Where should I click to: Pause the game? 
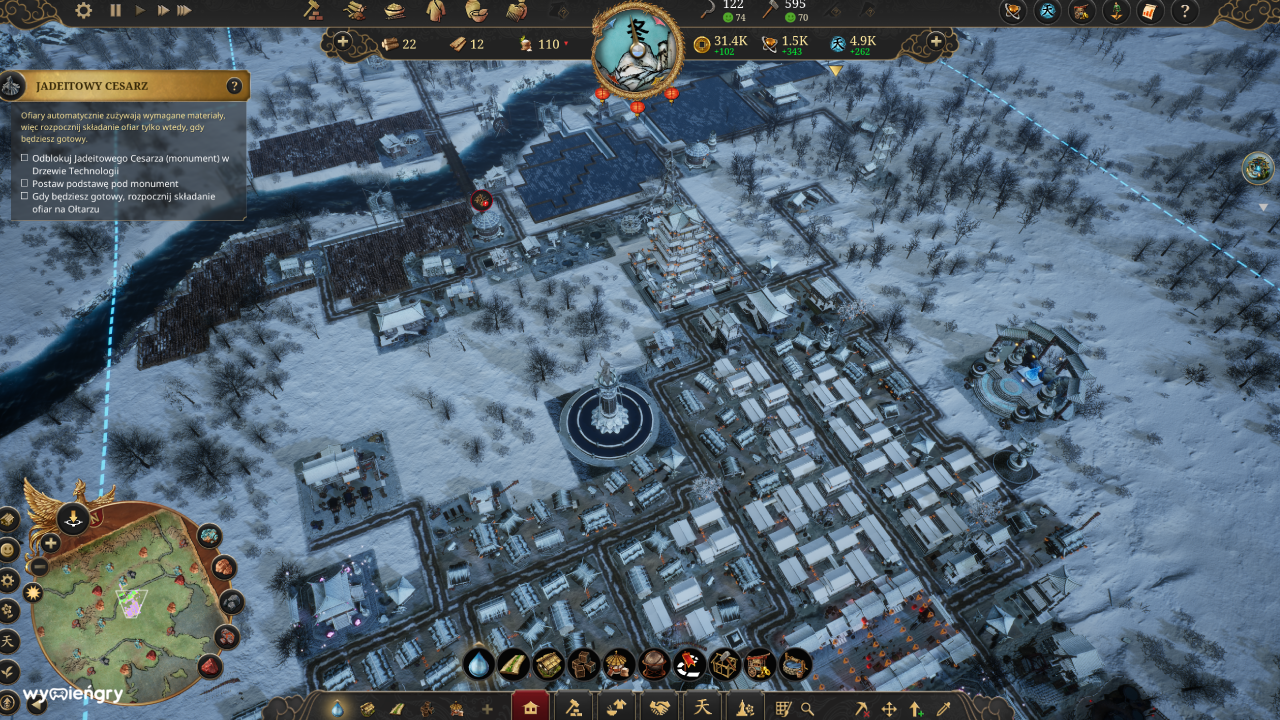(115, 10)
